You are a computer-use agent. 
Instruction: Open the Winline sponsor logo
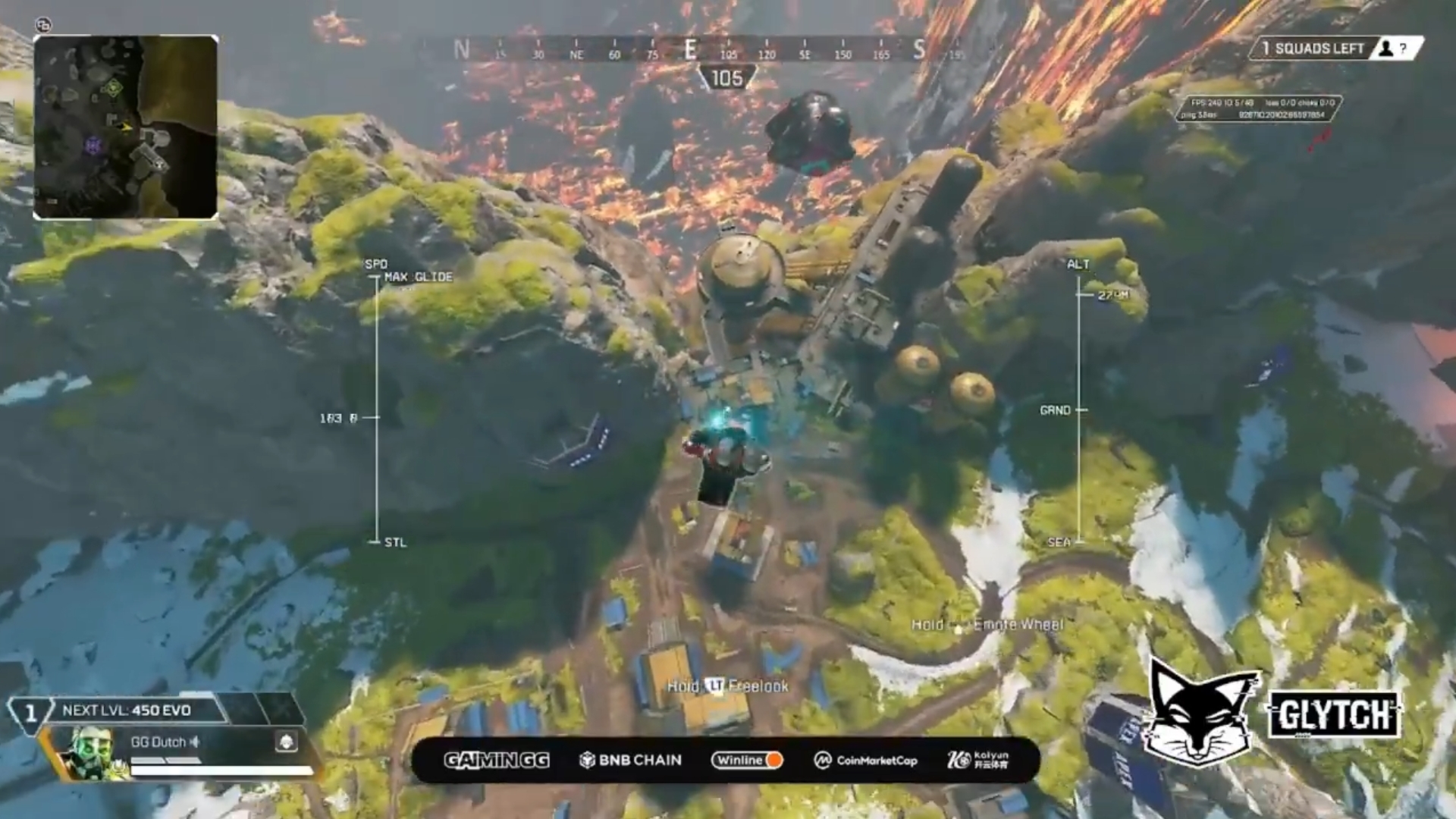(746, 760)
